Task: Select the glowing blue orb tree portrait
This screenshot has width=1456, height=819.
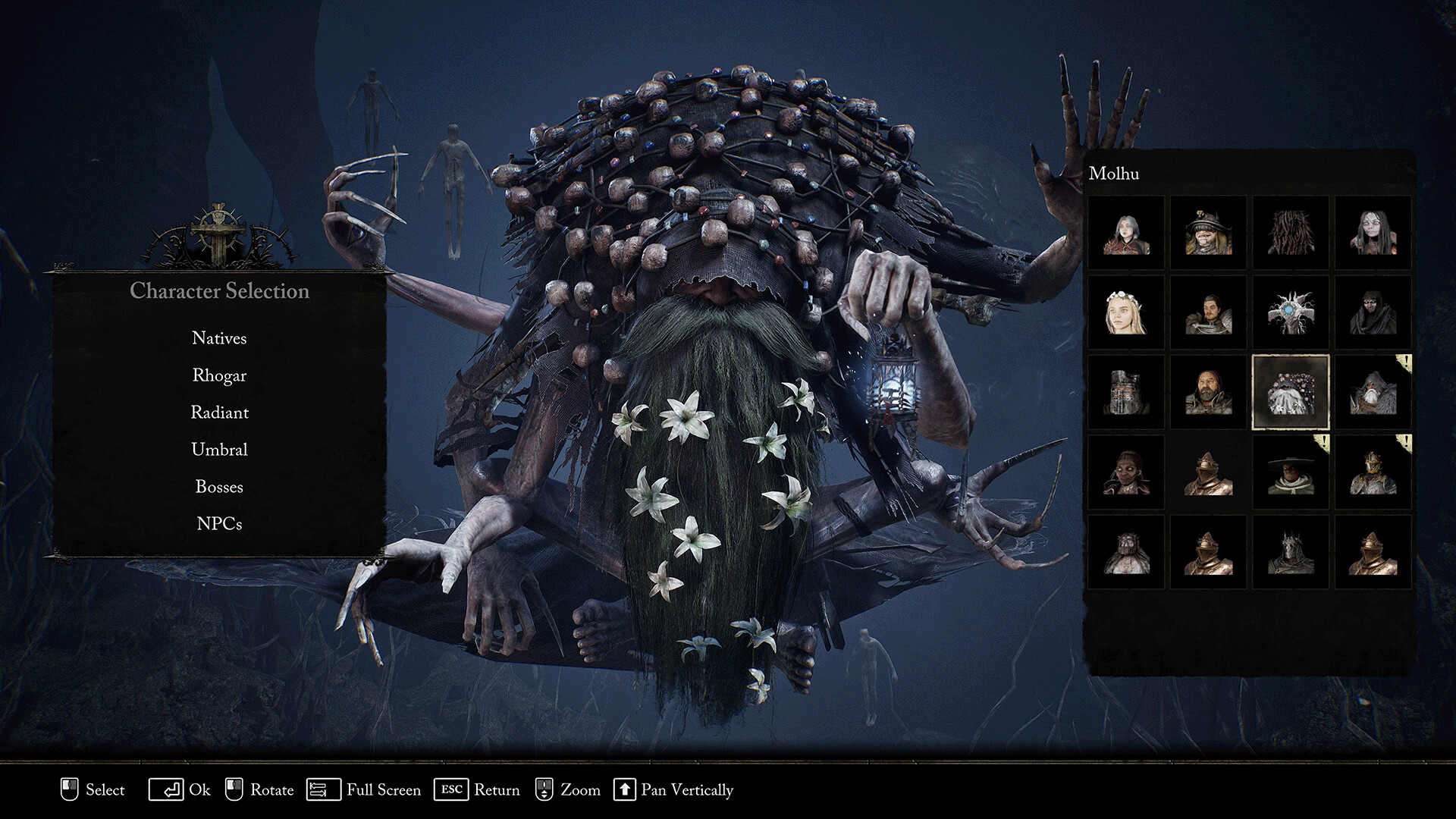Action: point(1290,312)
